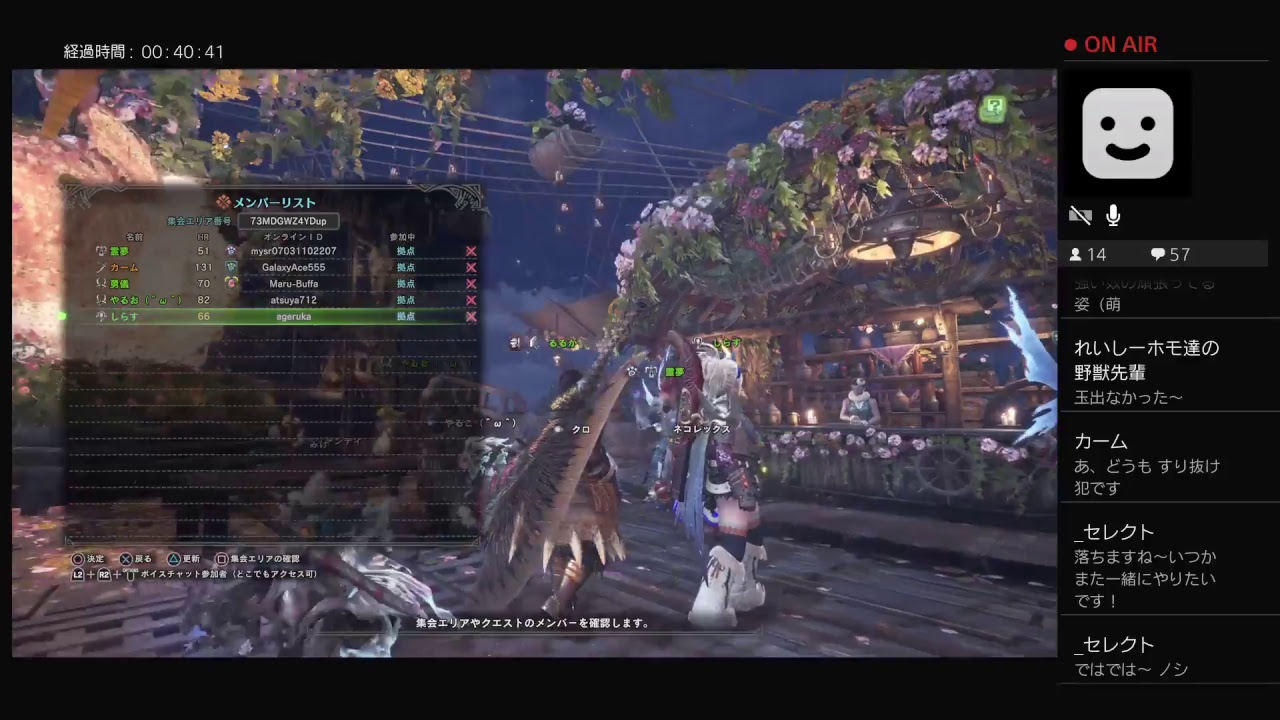Open the comment bubble icon showing 57
The width and height of the screenshot is (1280, 720).
[x=1158, y=254]
